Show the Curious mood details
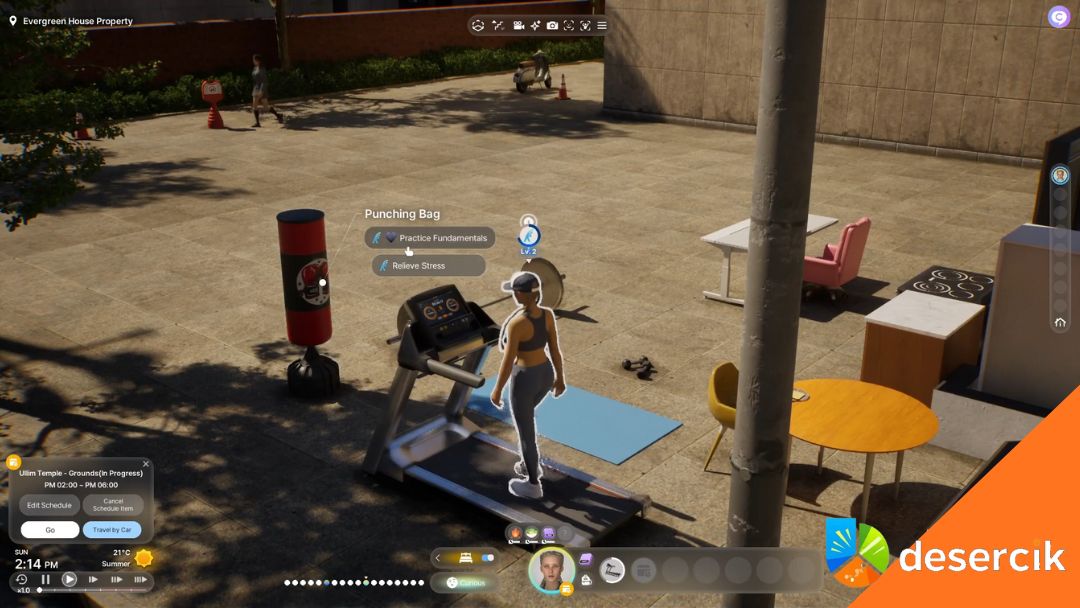 (x=466, y=582)
